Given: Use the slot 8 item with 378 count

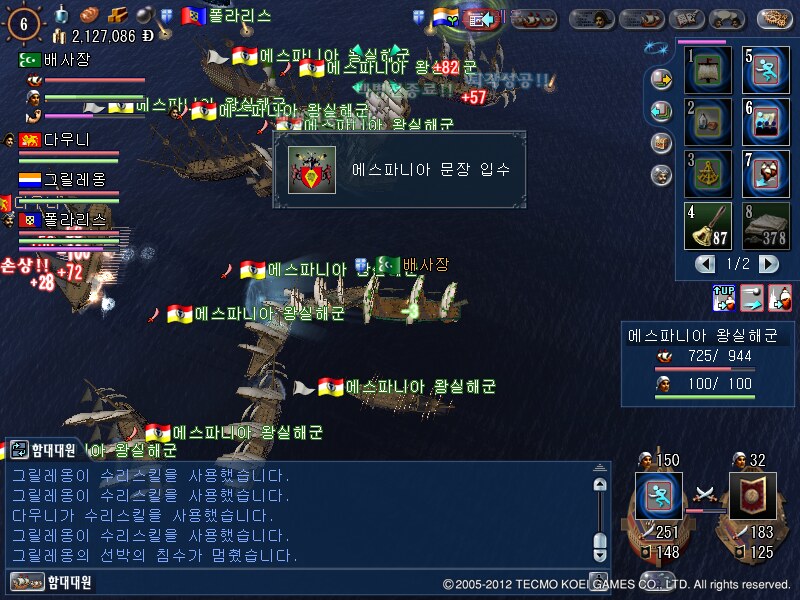Looking at the screenshot, I should pyautogui.click(x=765, y=226).
